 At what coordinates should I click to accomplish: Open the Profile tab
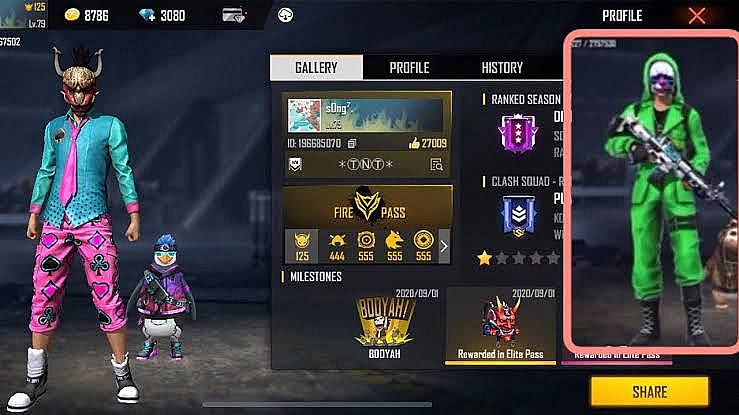coord(409,68)
